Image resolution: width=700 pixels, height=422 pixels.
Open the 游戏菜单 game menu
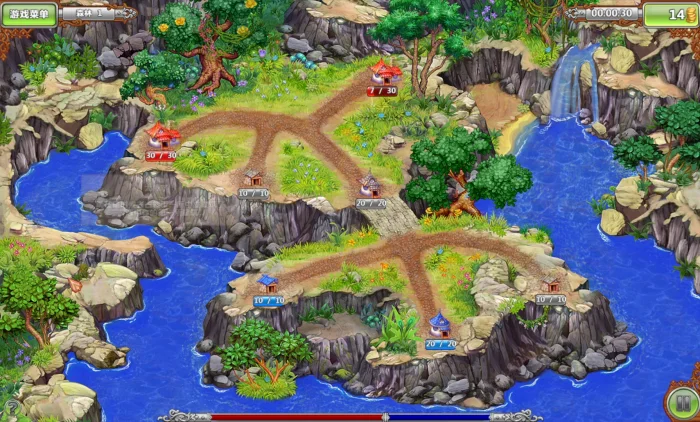tap(30, 14)
